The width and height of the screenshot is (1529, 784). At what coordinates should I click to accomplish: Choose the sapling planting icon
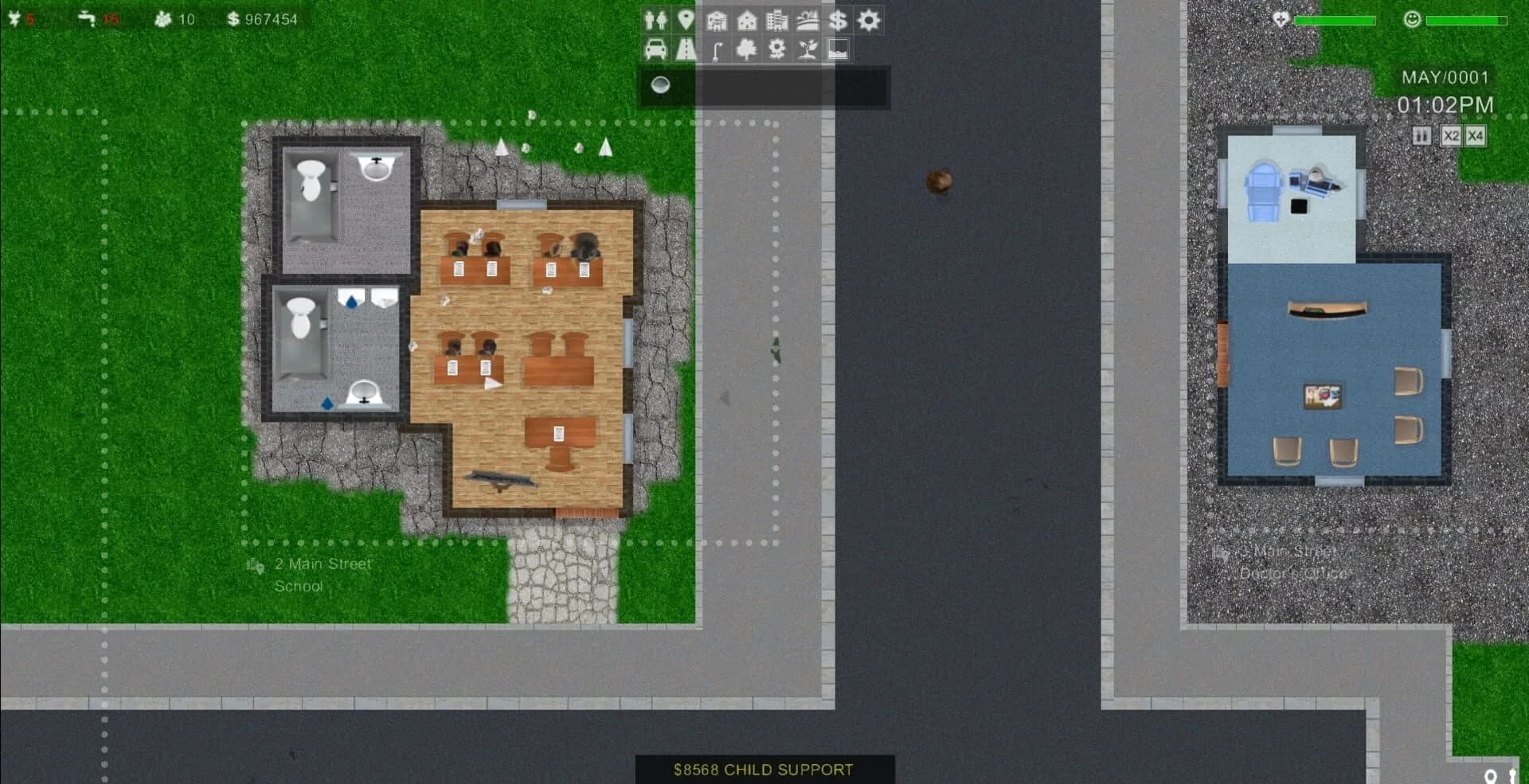806,49
